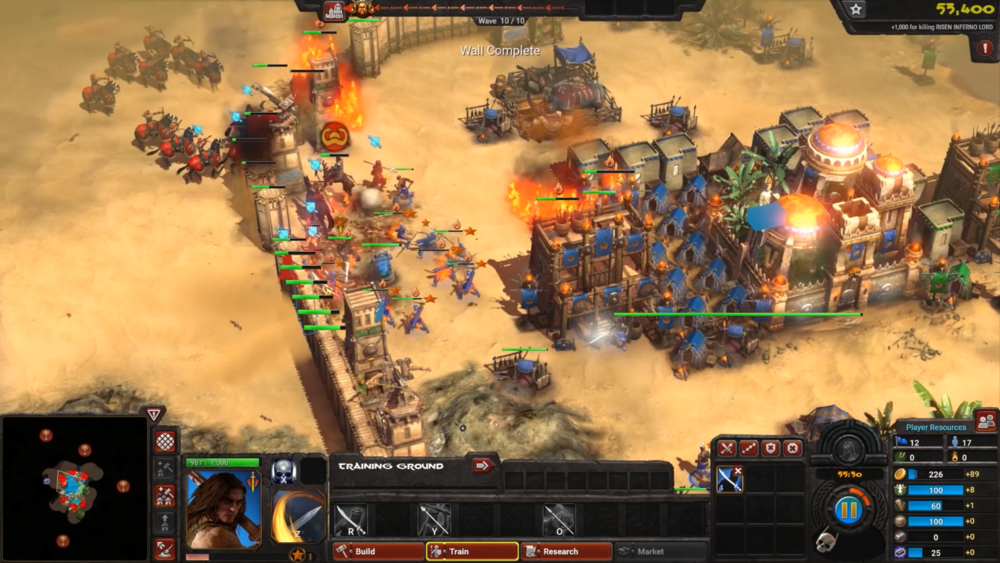Switch to the Train tab
Viewport: 1000px width, 563px height.
point(472,551)
